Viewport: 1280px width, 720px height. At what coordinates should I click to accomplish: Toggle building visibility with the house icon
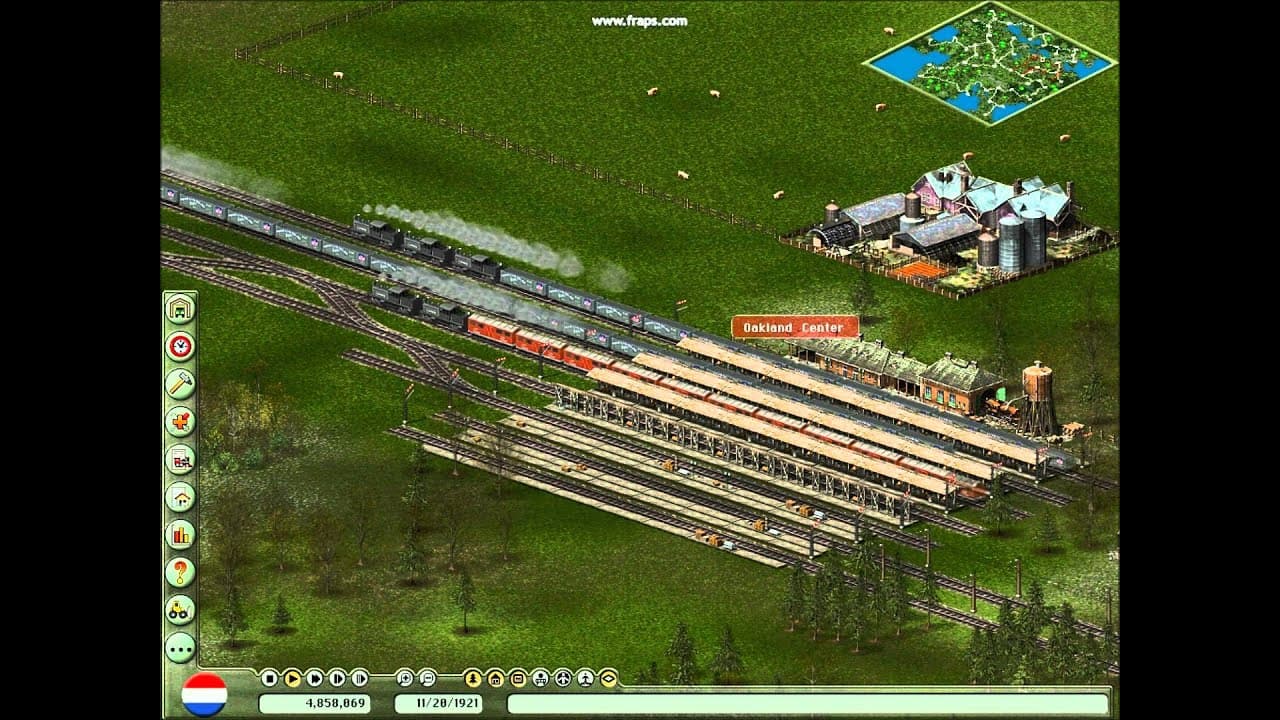point(494,678)
